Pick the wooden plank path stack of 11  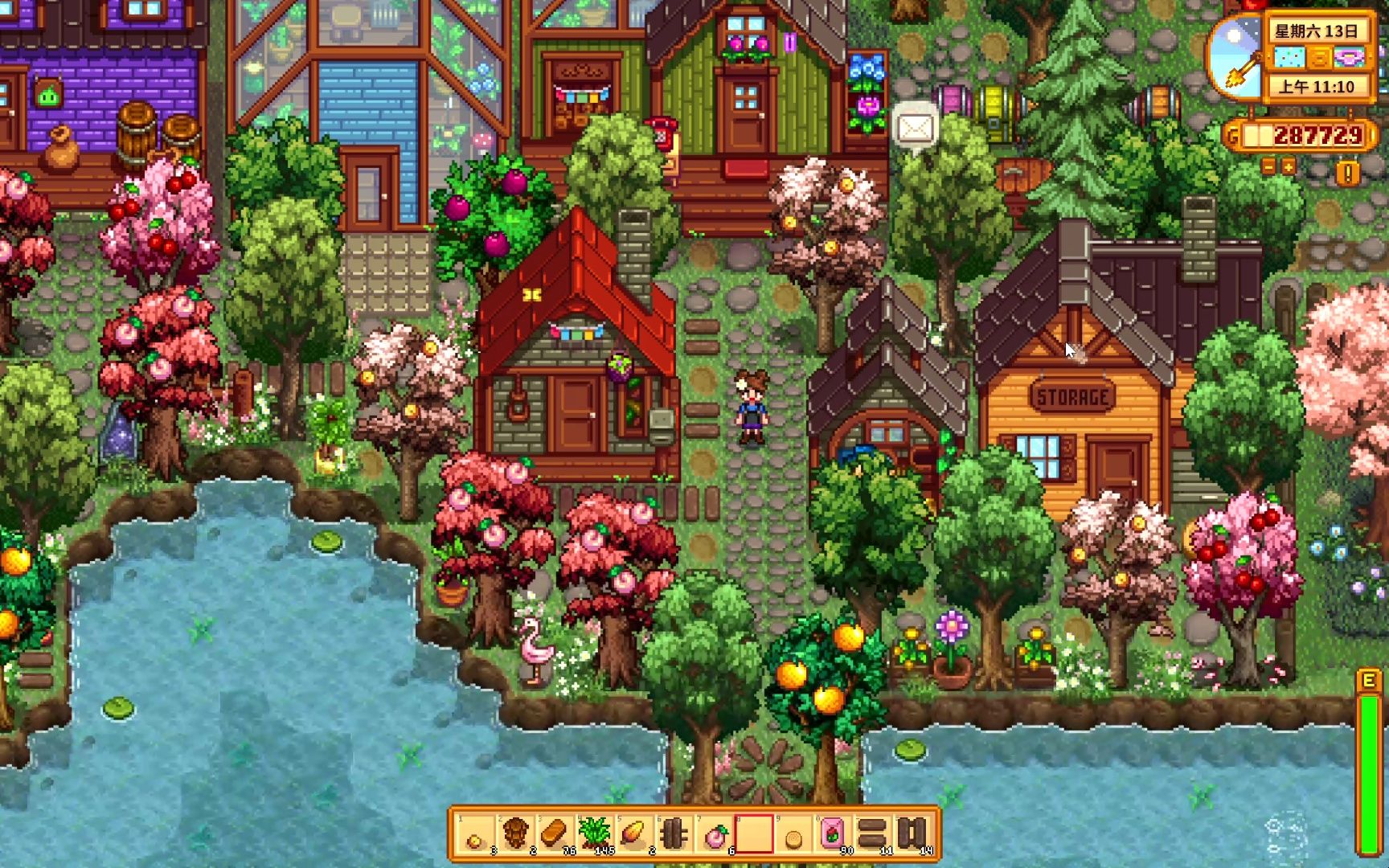tap(872, 834)
